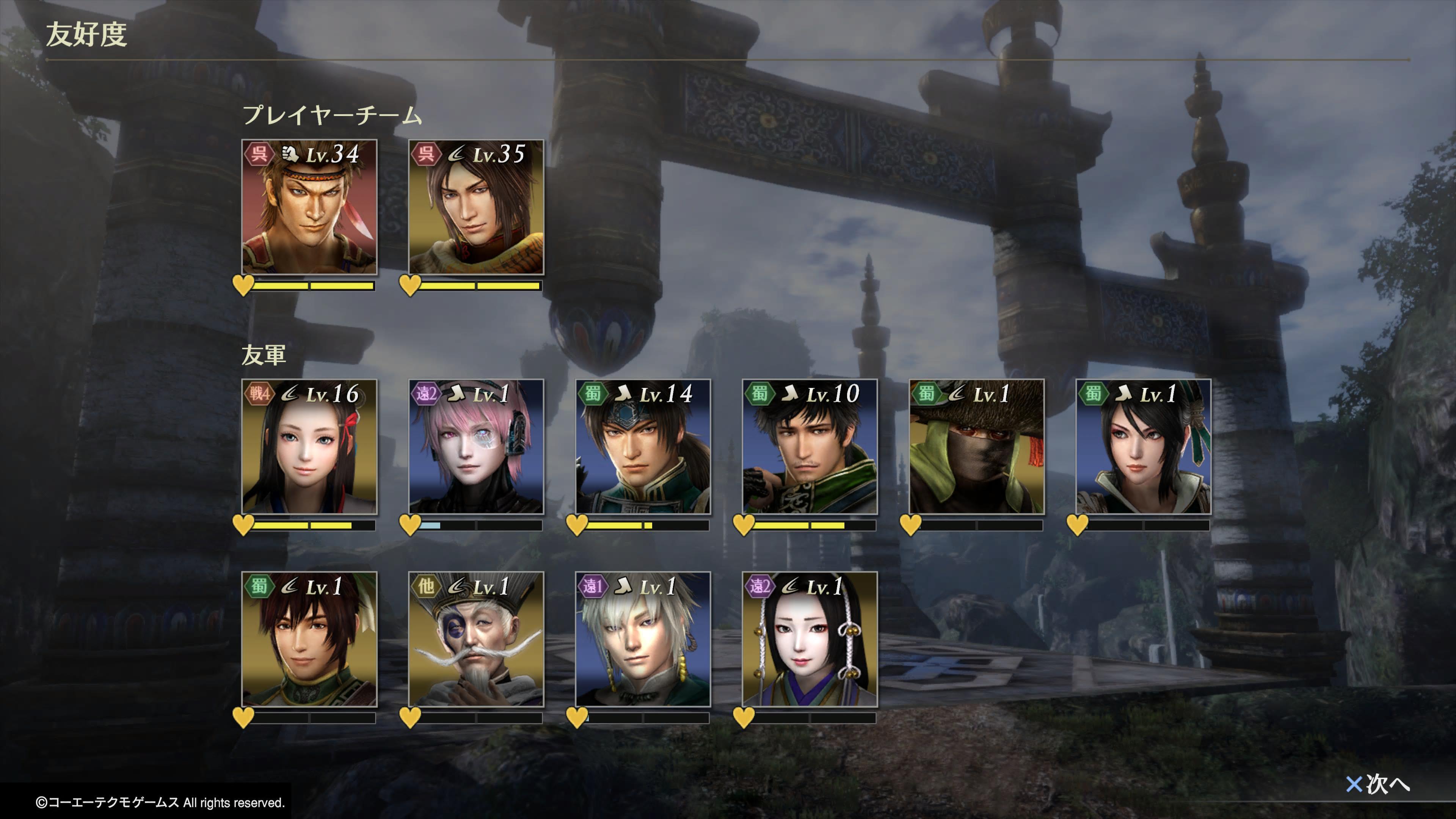This screenshot has width=1456, height=819.
Task: Select the masked officer wearing a straw hat
Action: 976,447
